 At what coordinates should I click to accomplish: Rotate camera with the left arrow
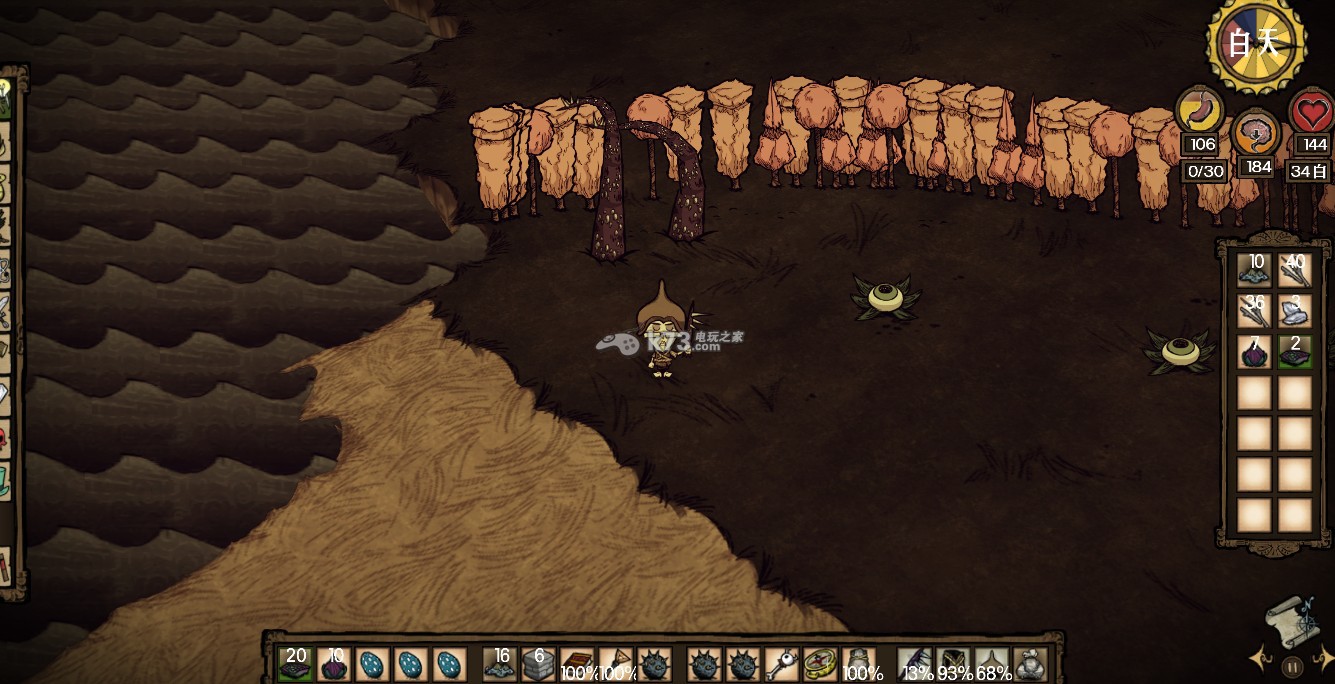[1259, 658]
